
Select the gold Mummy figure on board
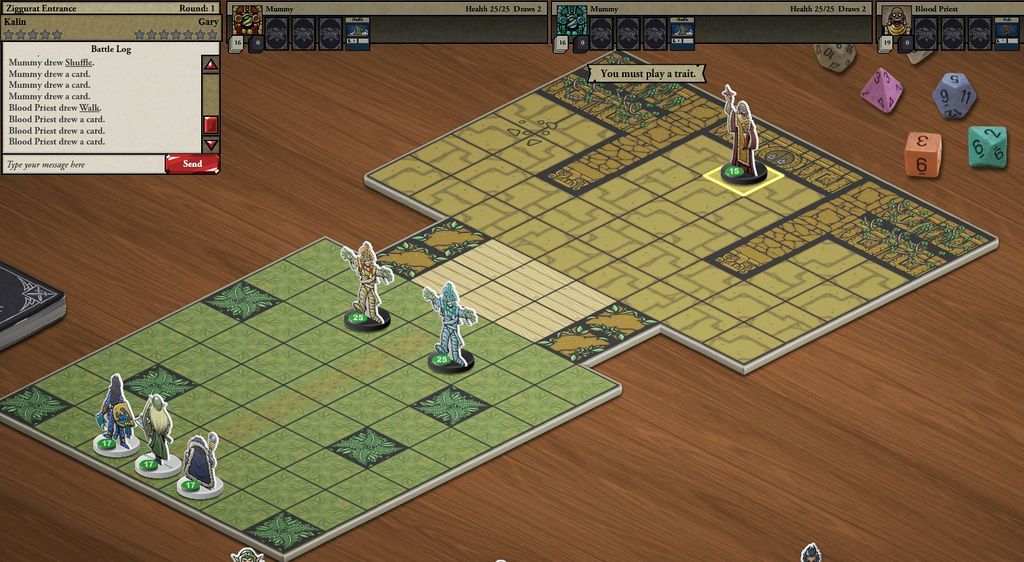tap(366, 285)
